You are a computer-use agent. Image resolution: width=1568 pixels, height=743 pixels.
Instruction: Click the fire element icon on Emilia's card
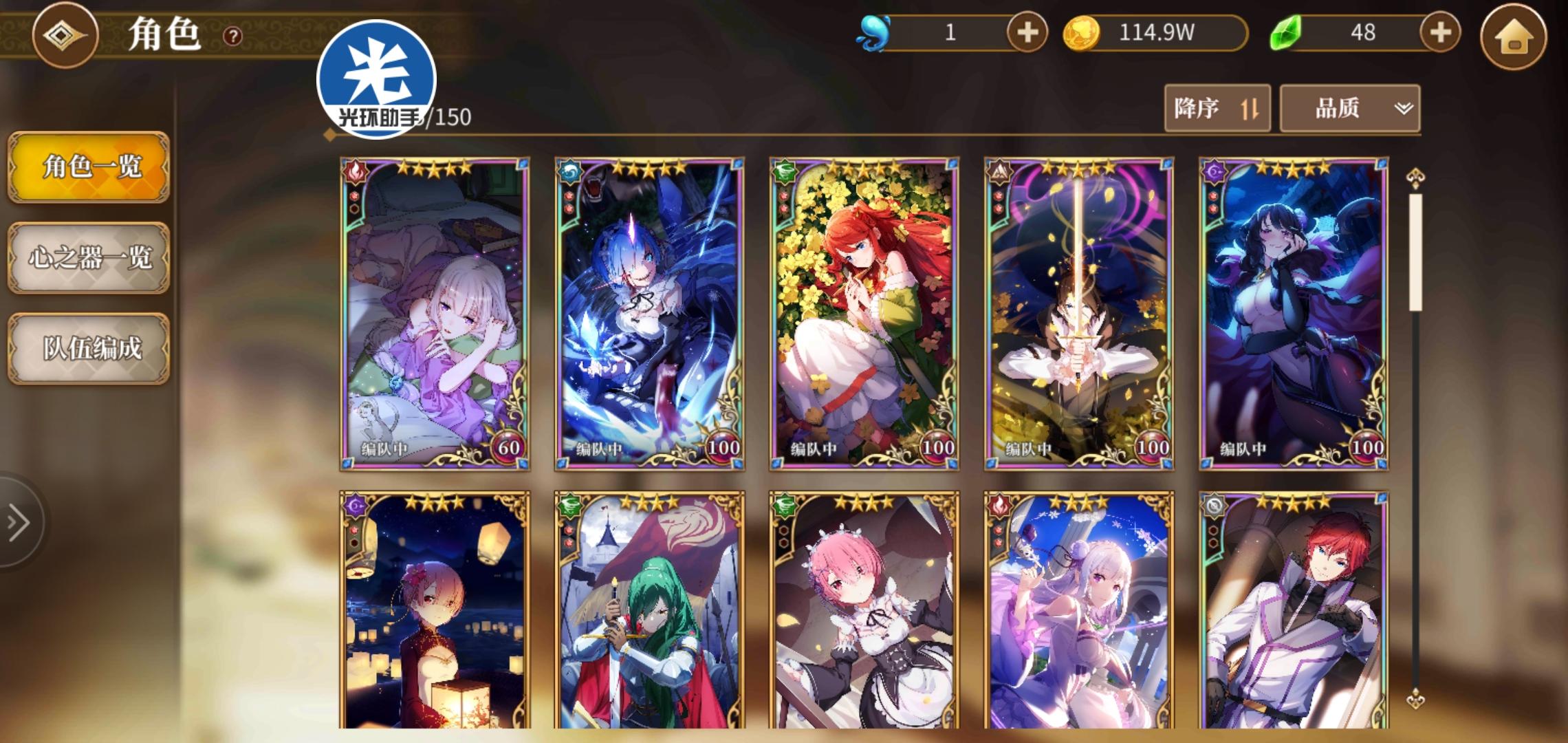click(x=356, y=173)
